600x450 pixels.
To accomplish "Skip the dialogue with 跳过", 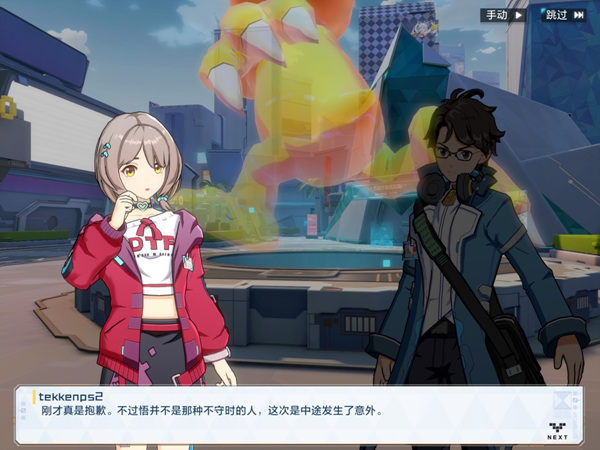I will pyautogui.click(x=563, y=15).
